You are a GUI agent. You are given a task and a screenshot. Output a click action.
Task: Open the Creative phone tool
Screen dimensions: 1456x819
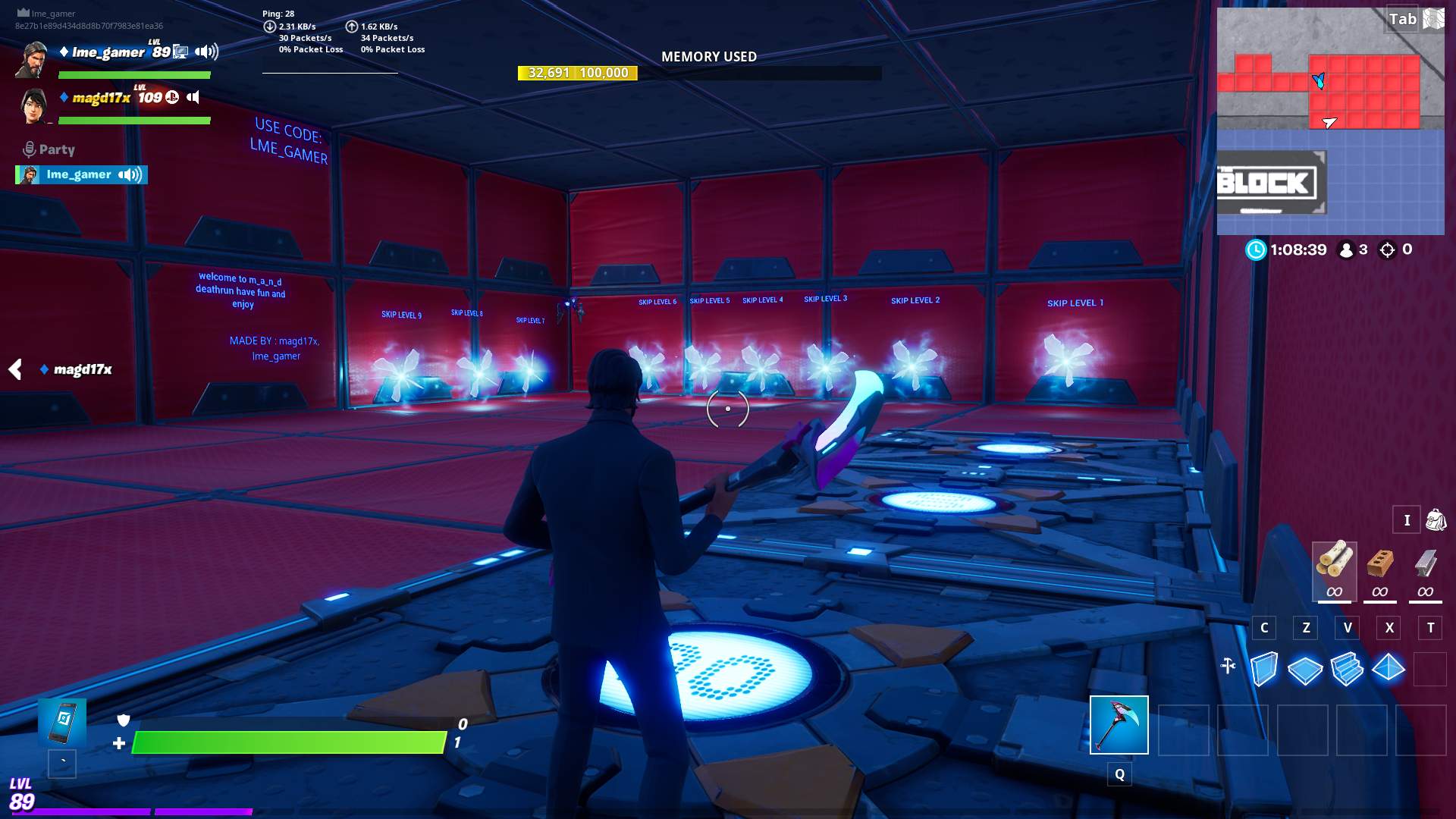click(62, 723)
